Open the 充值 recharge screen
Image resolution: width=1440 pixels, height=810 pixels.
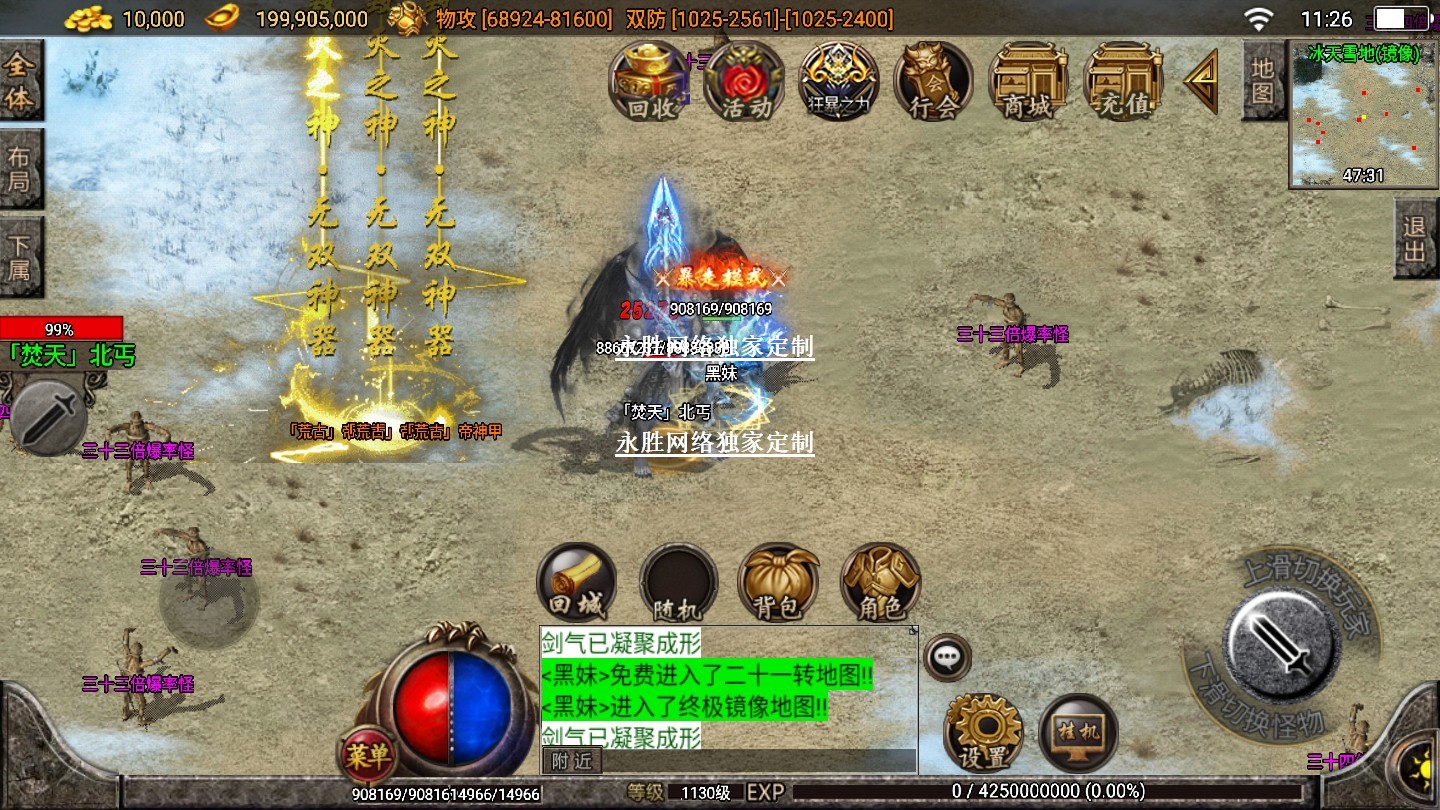1122,82
